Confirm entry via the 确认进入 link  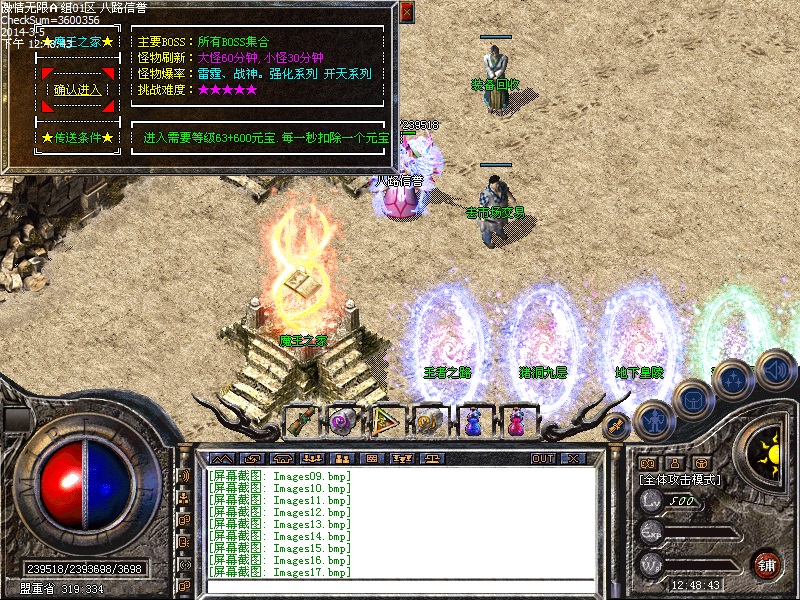78,90
